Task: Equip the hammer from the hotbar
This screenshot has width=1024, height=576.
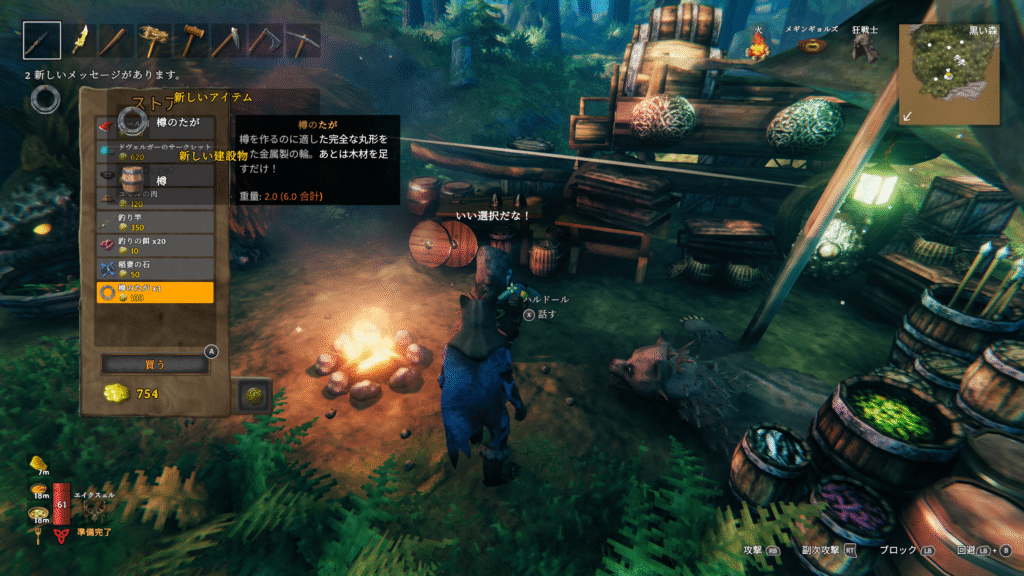Action: tap(189, 41)
